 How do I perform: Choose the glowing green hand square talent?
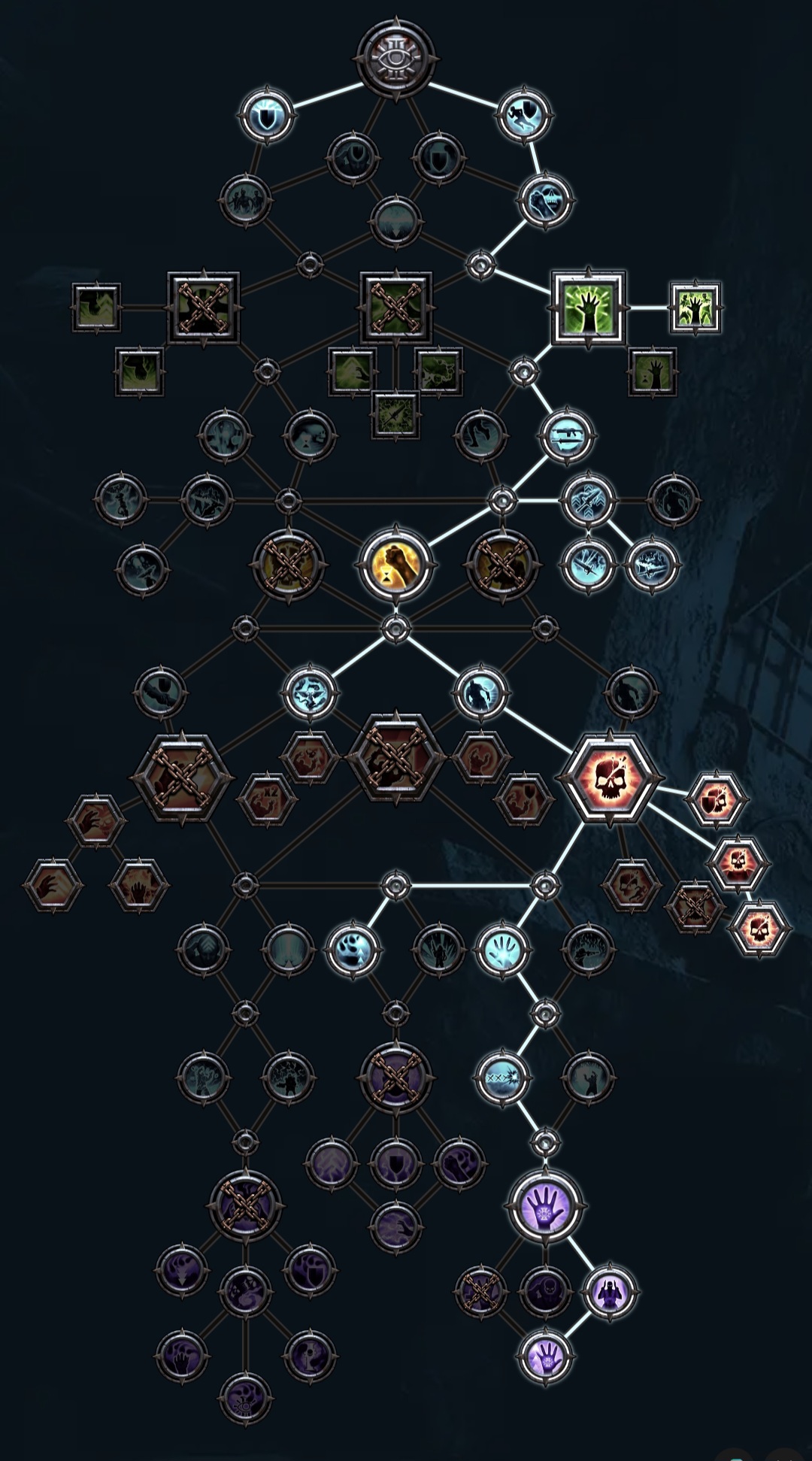coord(588,308)
